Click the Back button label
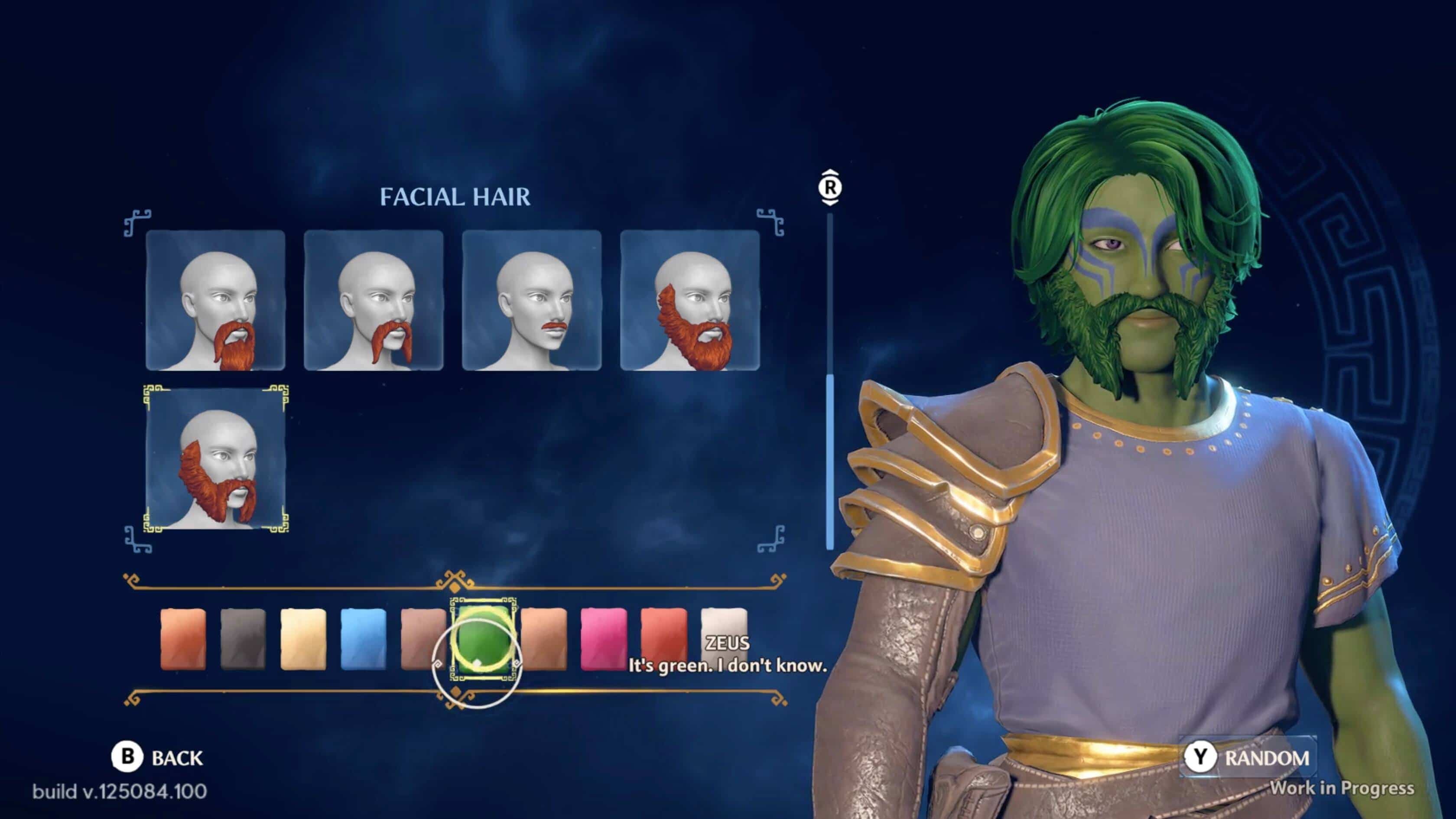The width and height of the screenshot is (1456, 819). (x=176, y=758)
